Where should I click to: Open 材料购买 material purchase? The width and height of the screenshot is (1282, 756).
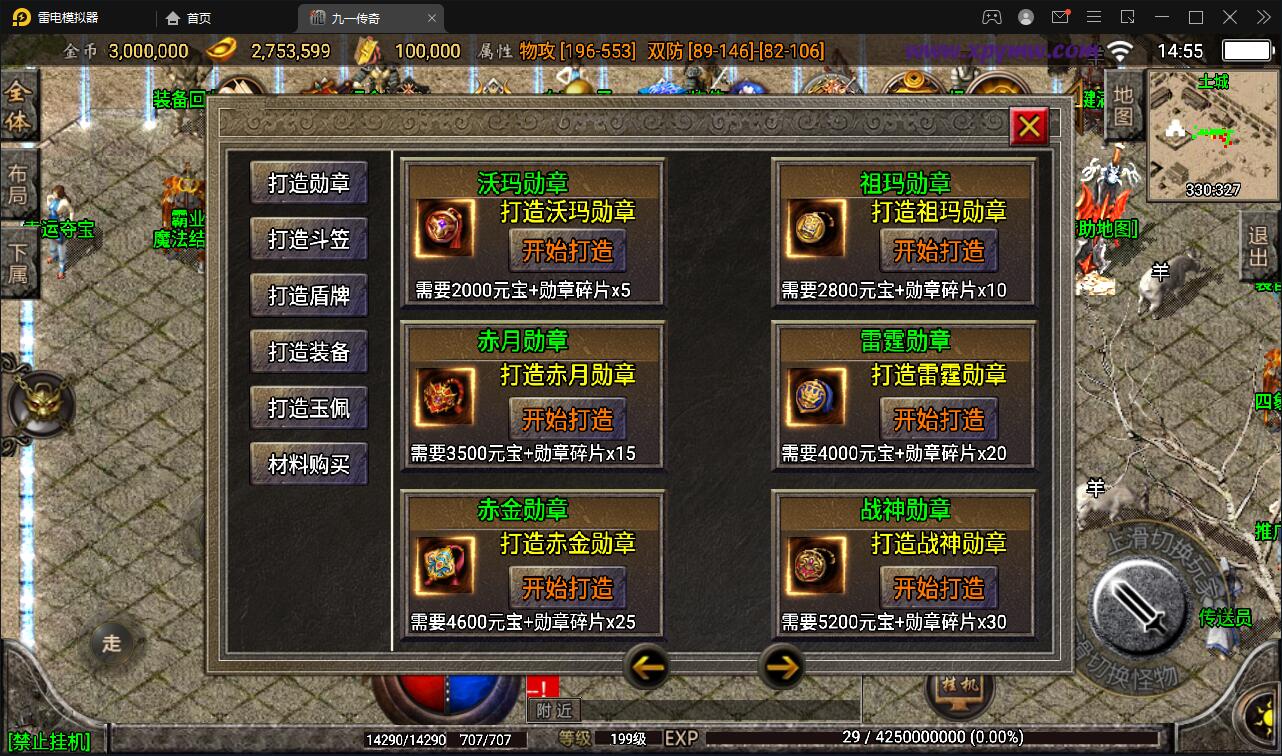tap(308, 463)
